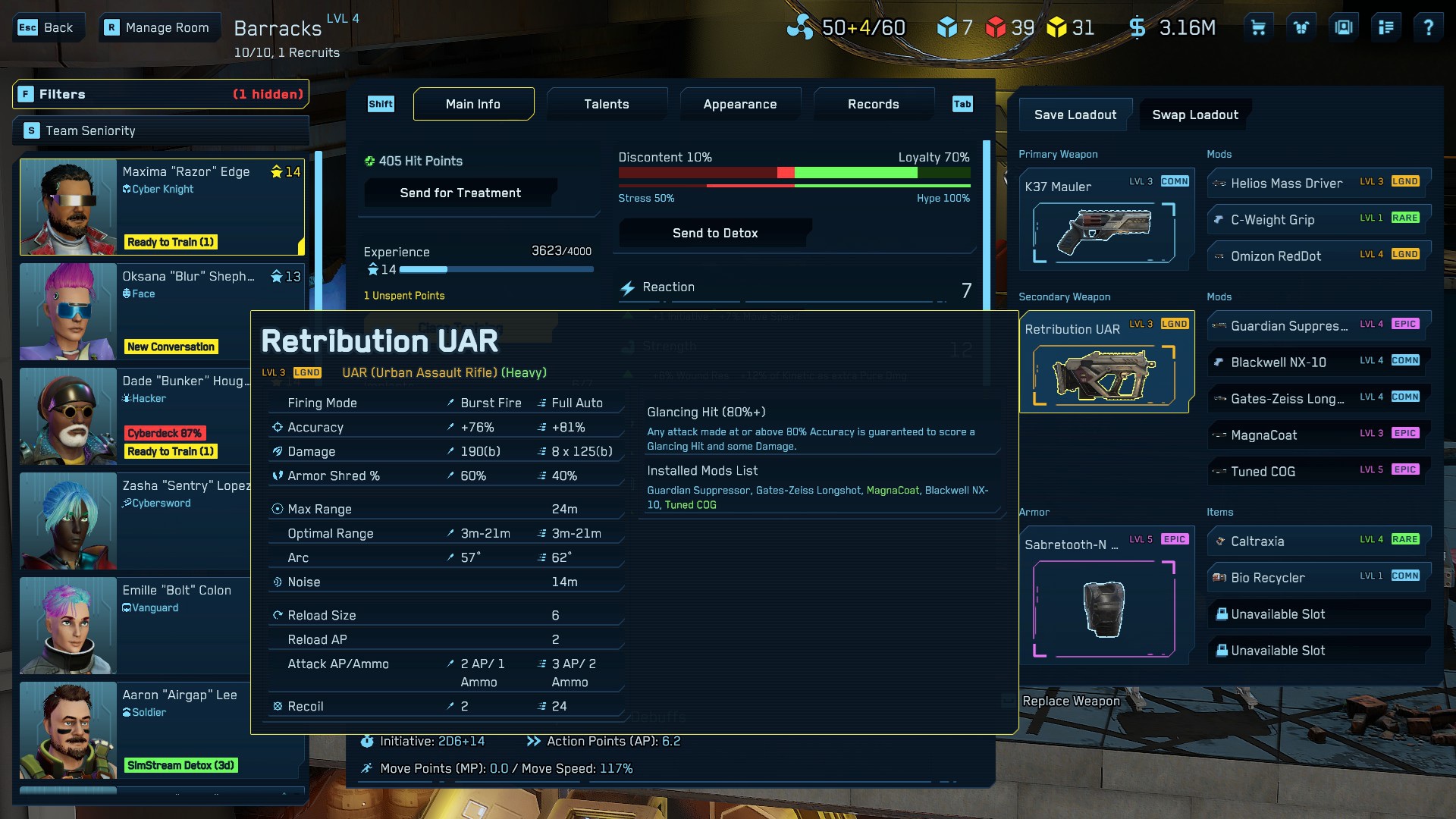
Task: Choose the Retribution UAR secondary weapon slot
Action: pyautogui.click(x=1105, y=362)
